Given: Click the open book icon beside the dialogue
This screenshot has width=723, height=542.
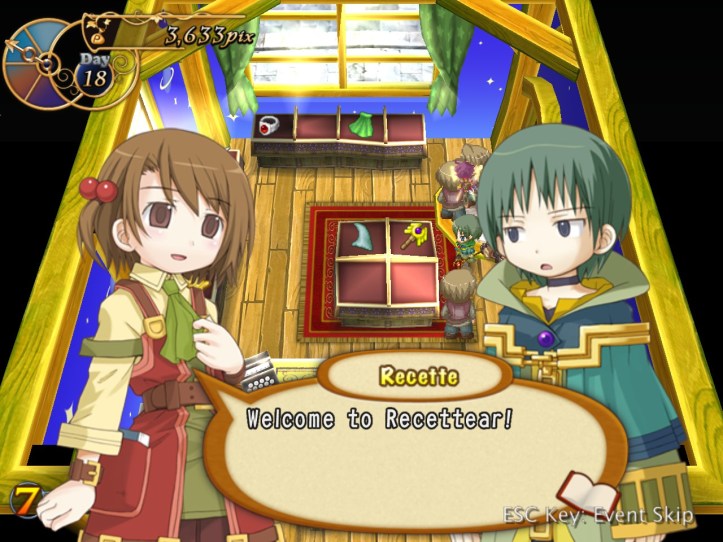Looking at the screenshot, I should tap(588, 492).
